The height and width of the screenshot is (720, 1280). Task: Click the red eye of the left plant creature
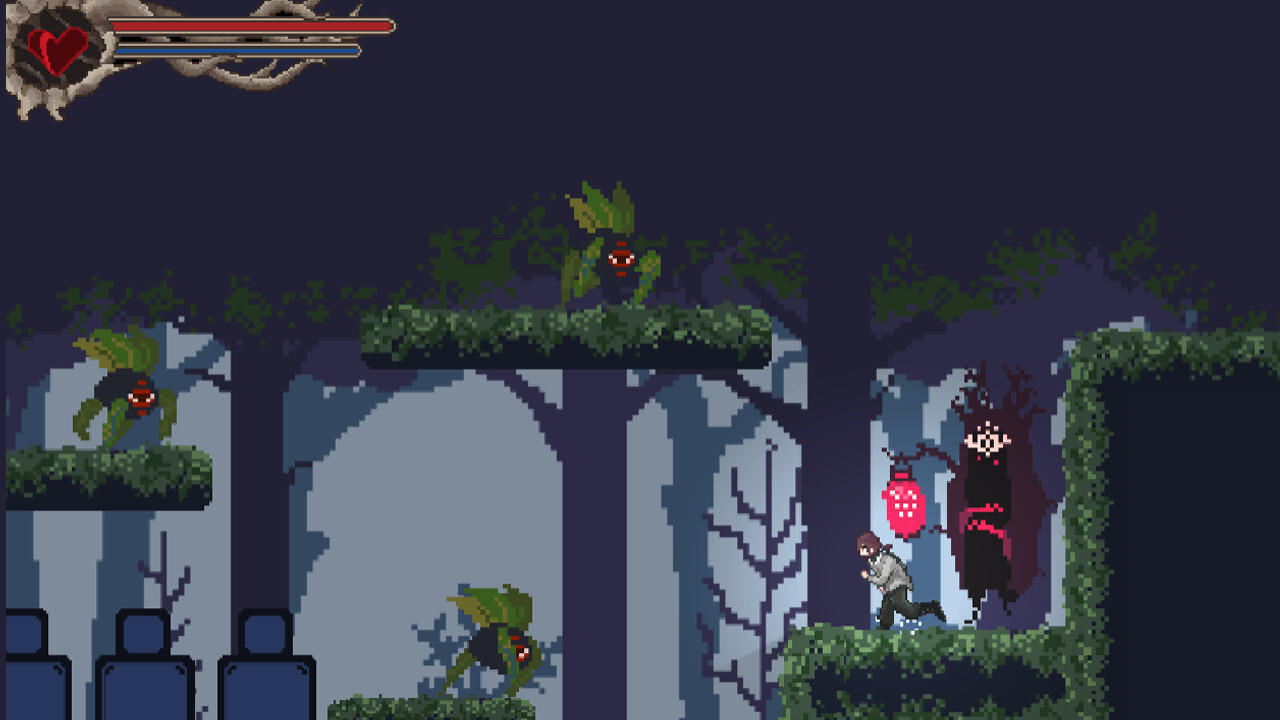140,397
